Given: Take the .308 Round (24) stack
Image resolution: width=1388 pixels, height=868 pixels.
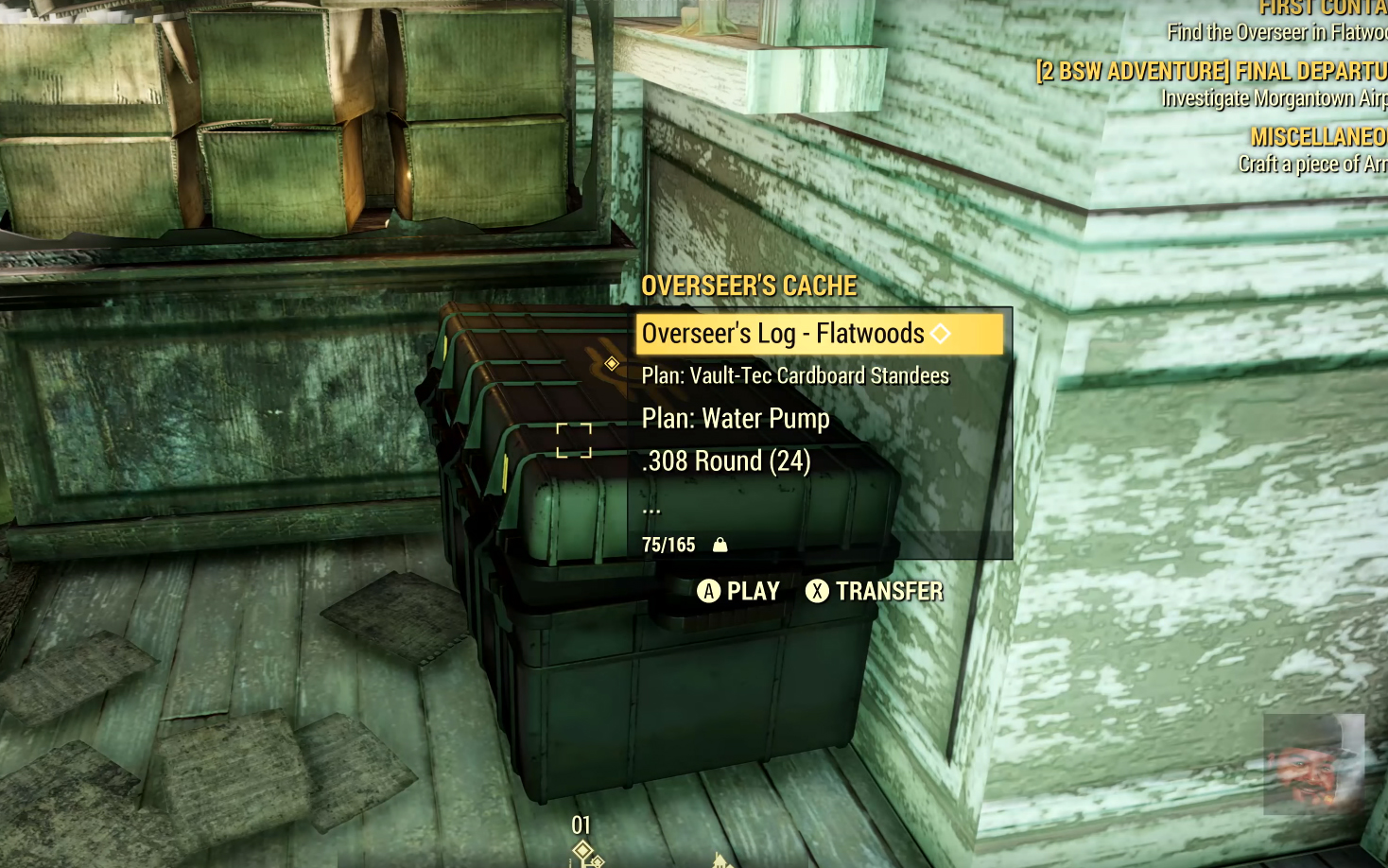Looking at the screenshot, I should coord(726,461).
